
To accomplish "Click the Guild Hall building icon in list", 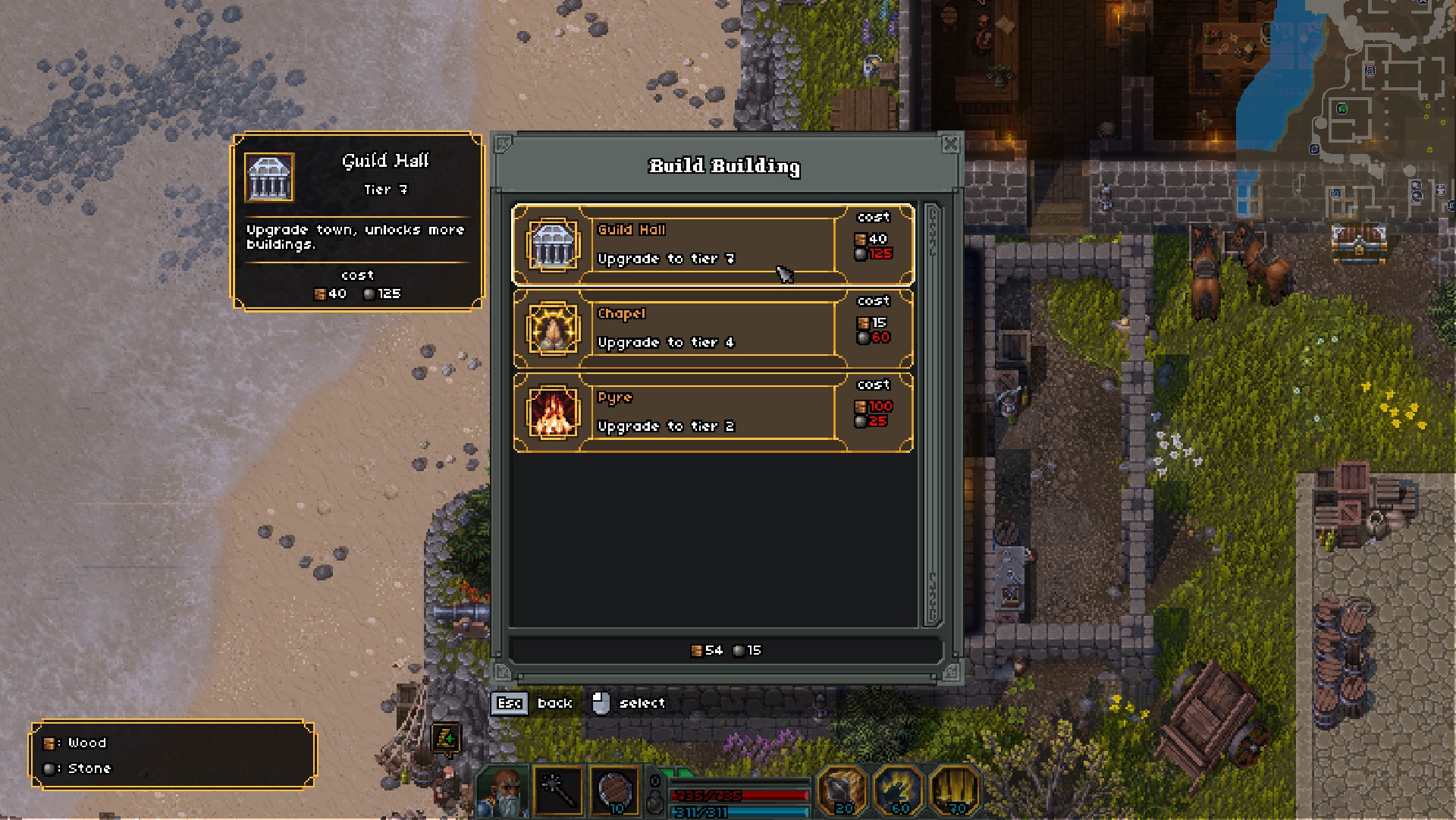I will point(553,244).
